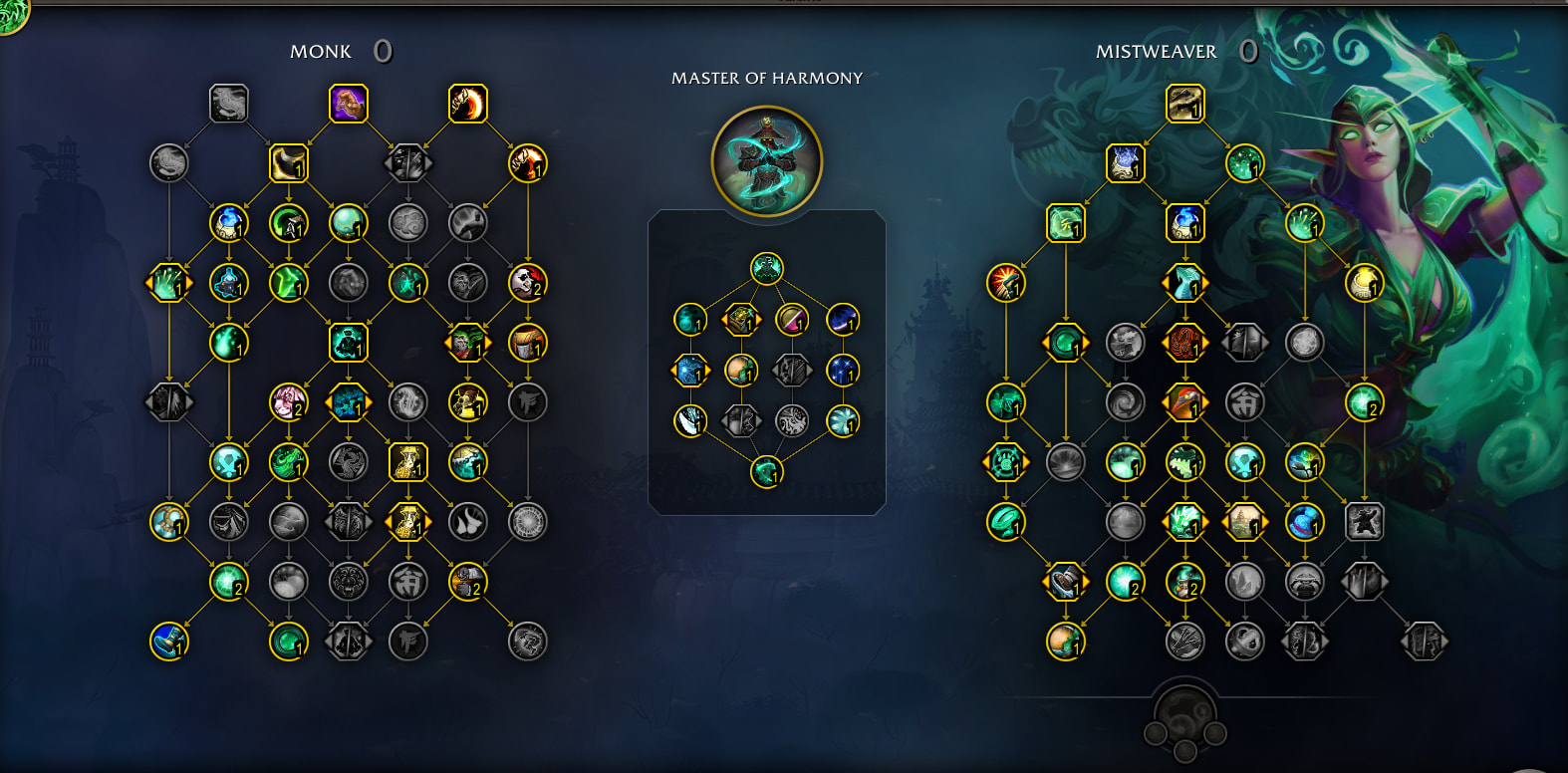Click the greyed-out tiger face talent

point(348,582)
